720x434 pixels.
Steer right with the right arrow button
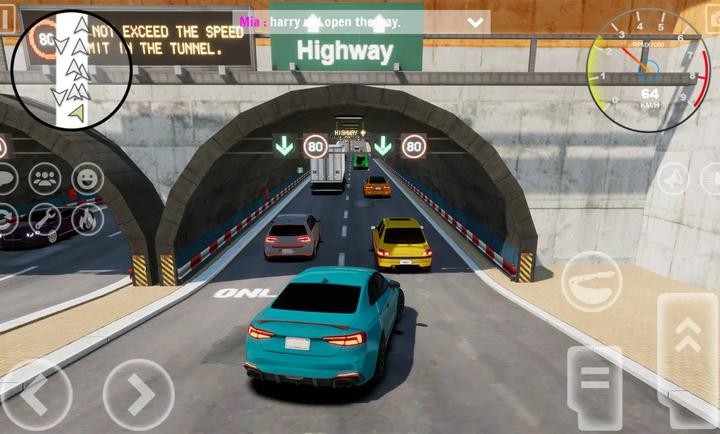click(x=138, y=394)
